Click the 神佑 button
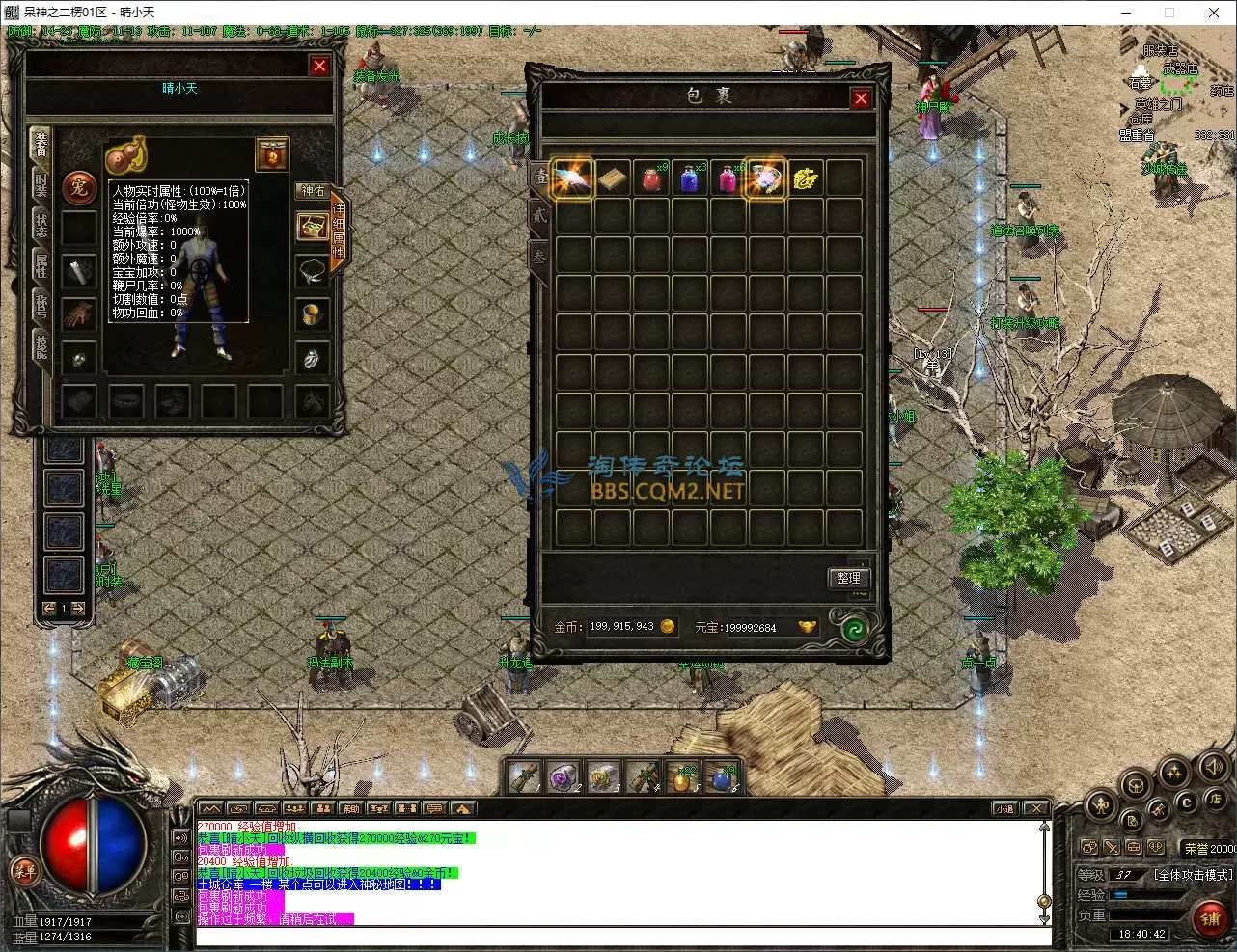Screen dimensions: 1237x952 point(312,191)
